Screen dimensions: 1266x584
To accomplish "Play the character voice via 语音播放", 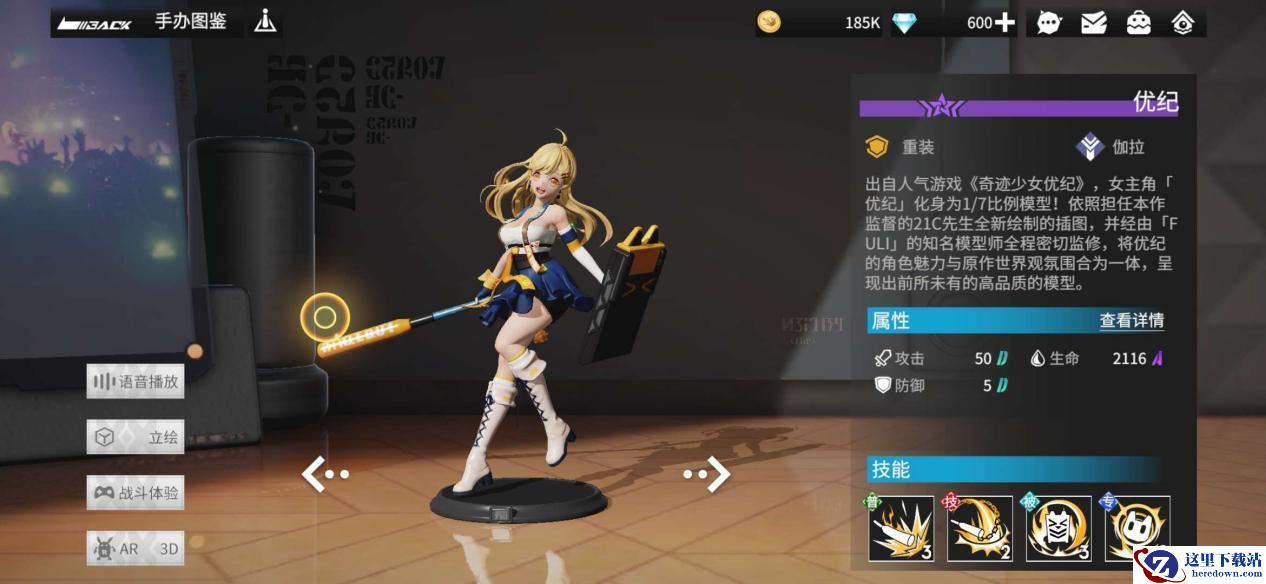I will (136, 381).
